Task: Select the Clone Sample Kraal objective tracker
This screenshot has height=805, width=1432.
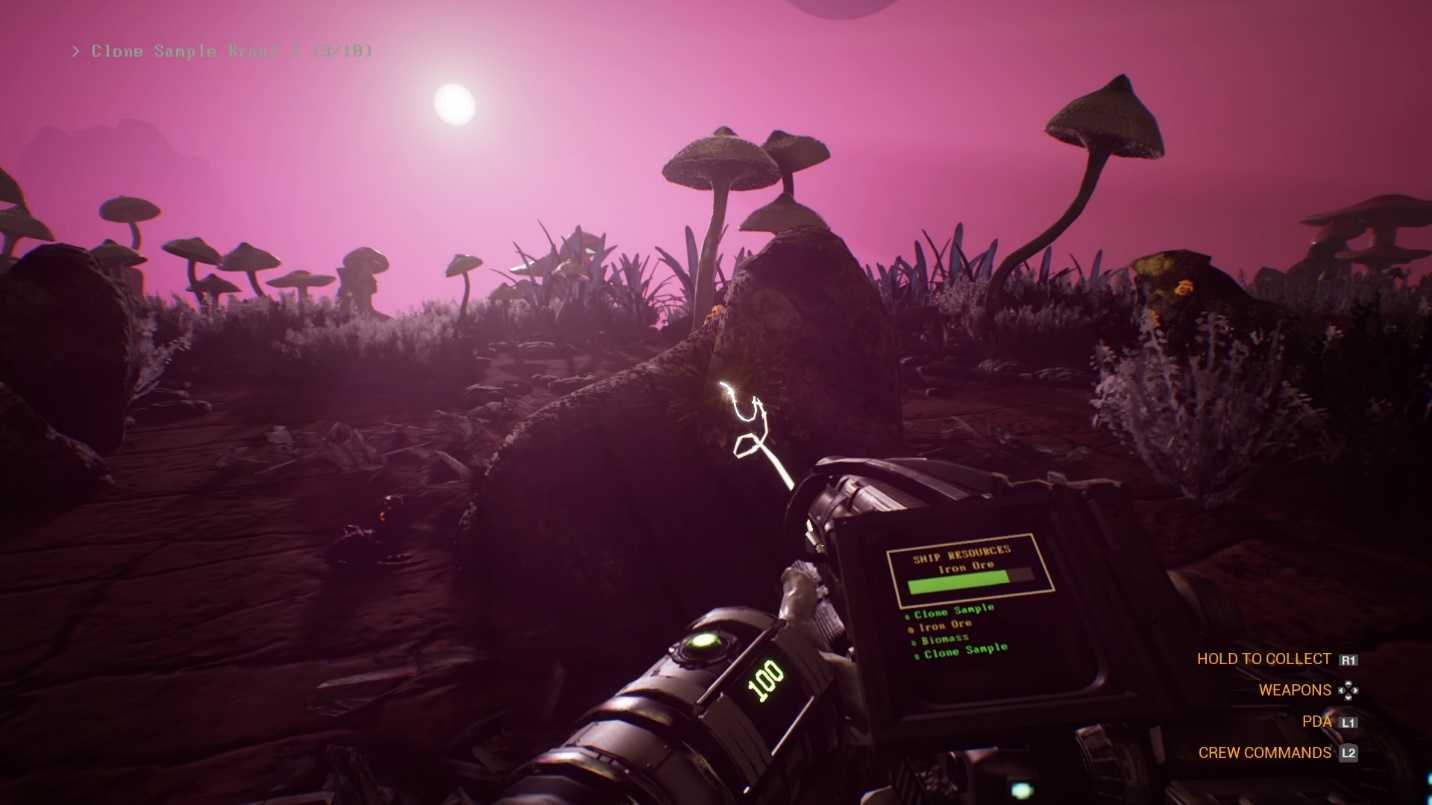Action: coord(222,51)
